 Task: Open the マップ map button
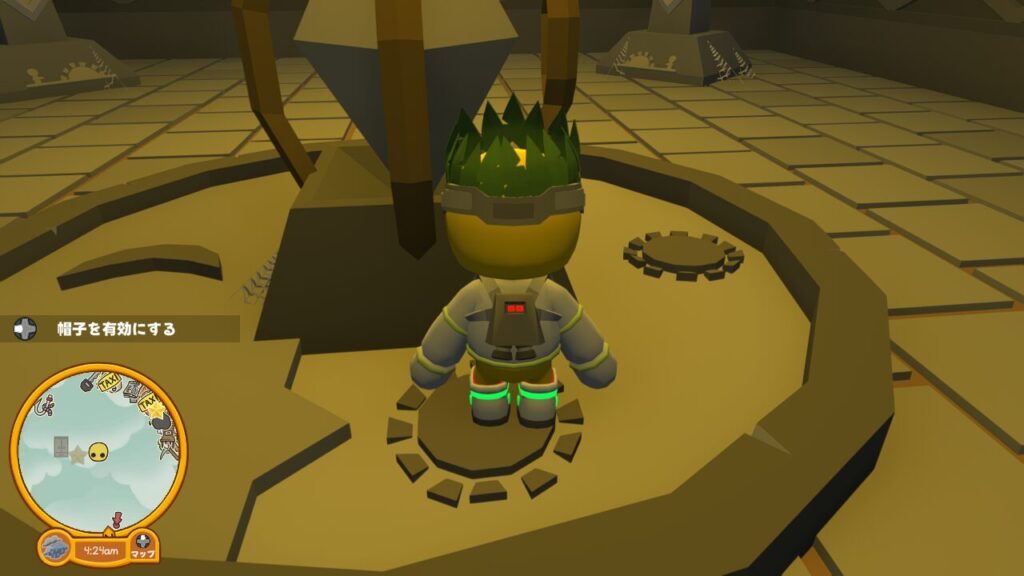[144, 548]
